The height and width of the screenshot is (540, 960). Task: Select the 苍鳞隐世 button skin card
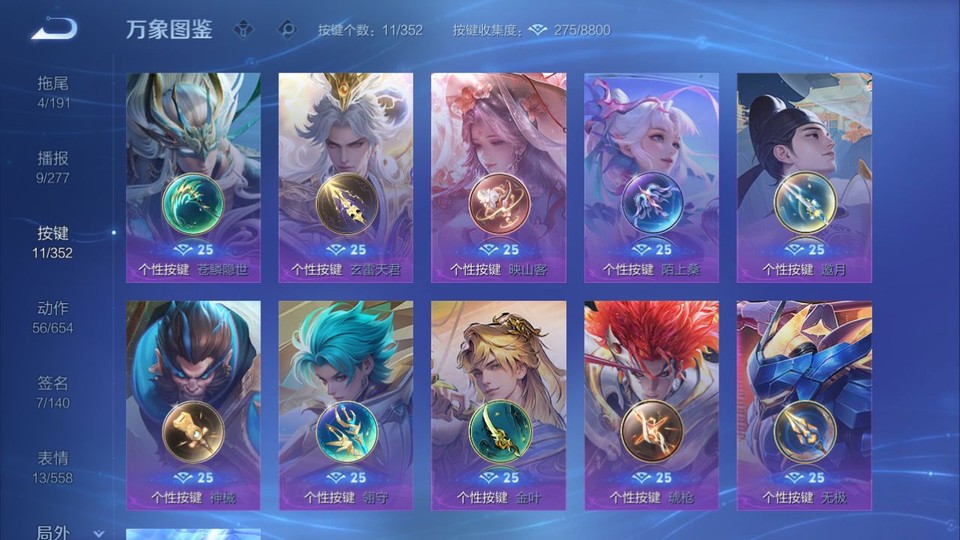point(193,177)
